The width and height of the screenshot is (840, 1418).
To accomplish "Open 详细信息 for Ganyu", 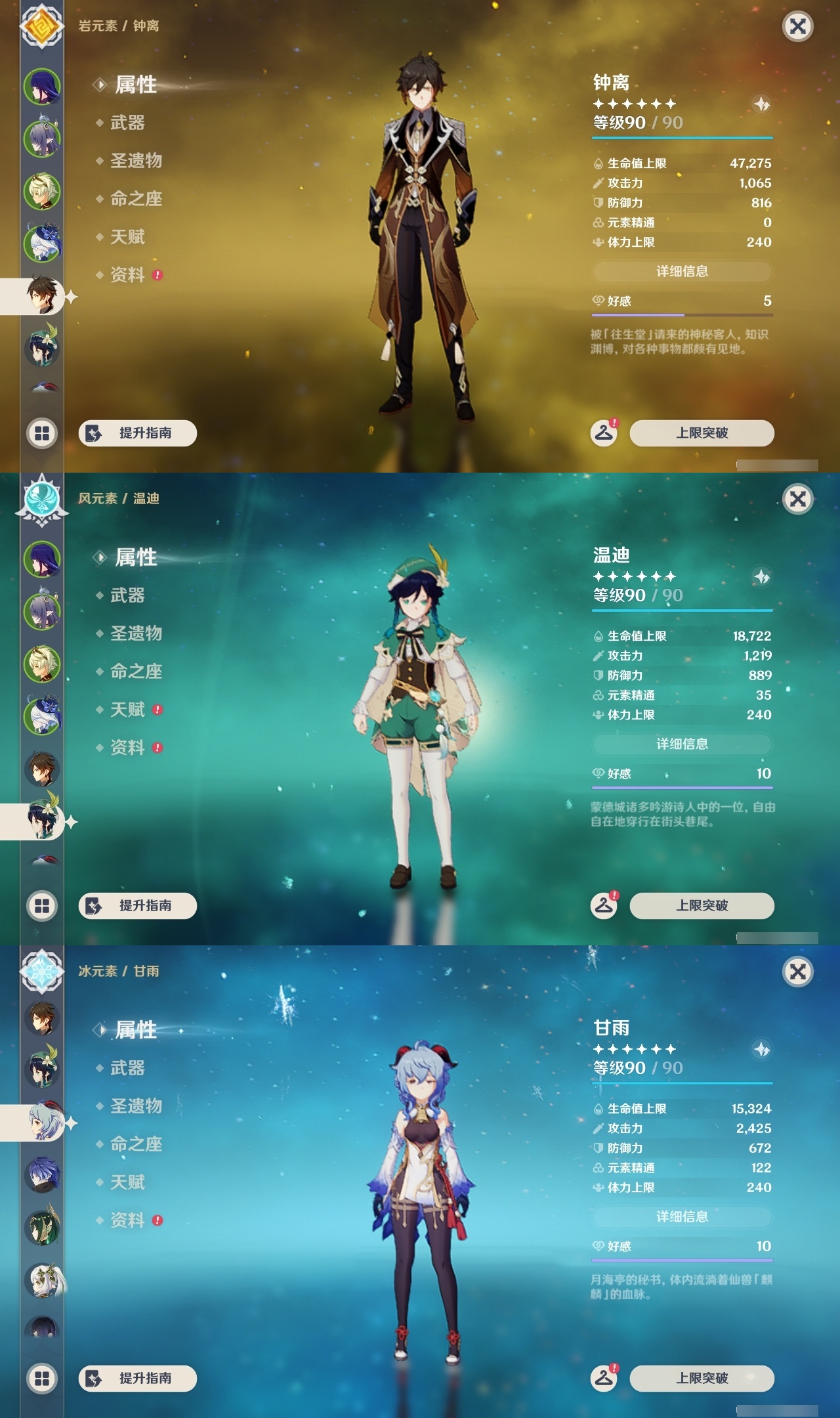I will (682, 1215).
